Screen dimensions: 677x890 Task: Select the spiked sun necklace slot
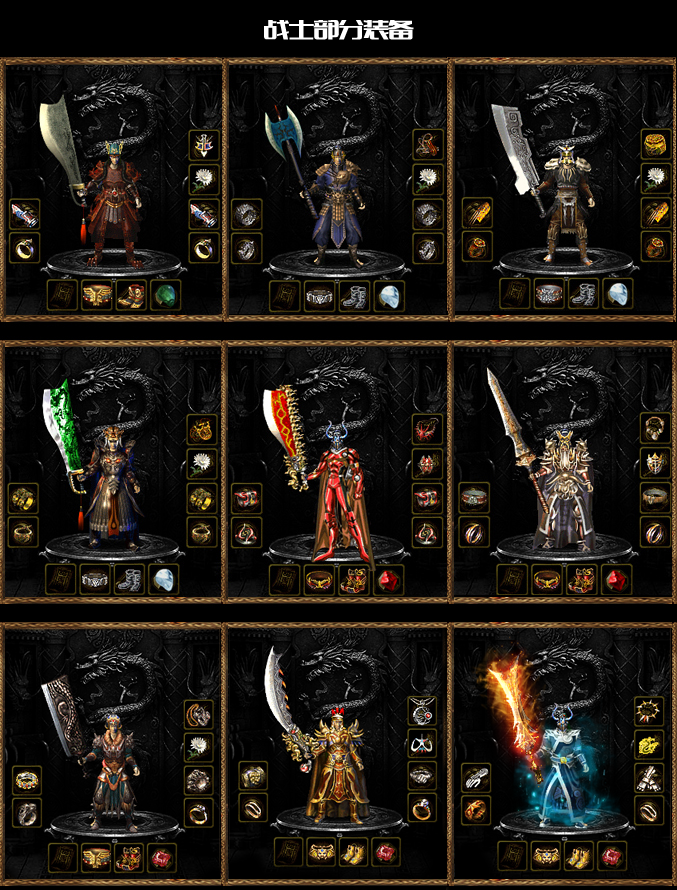pos(649,711)
